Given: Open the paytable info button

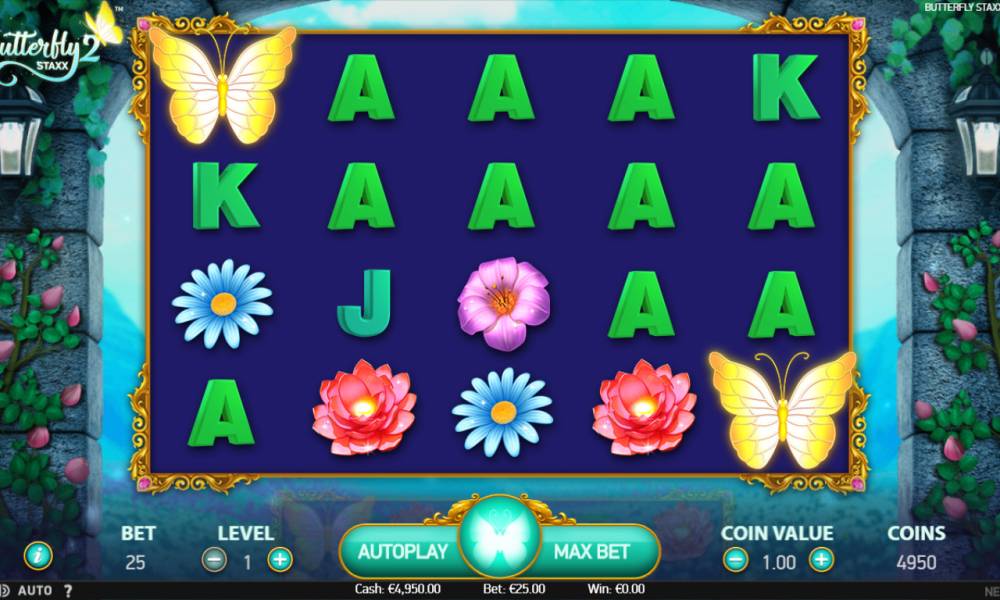Looking at the screenshot, I should [x=38, y=554].
